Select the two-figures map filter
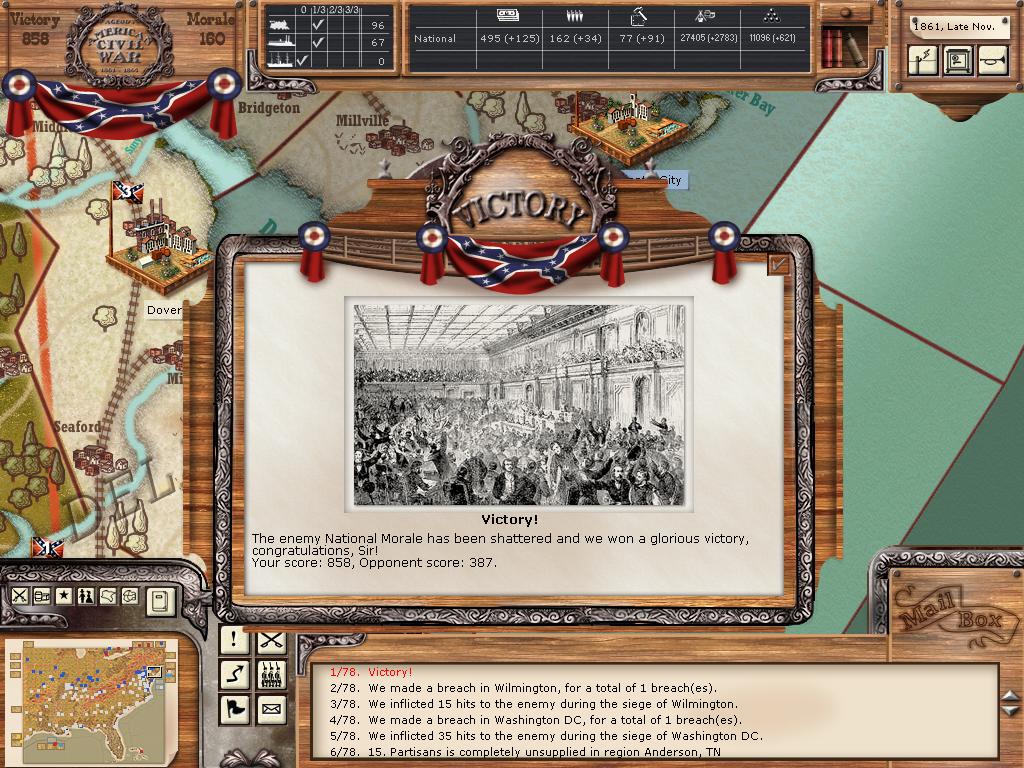The image size is (1024, 768). coord(86,596)
